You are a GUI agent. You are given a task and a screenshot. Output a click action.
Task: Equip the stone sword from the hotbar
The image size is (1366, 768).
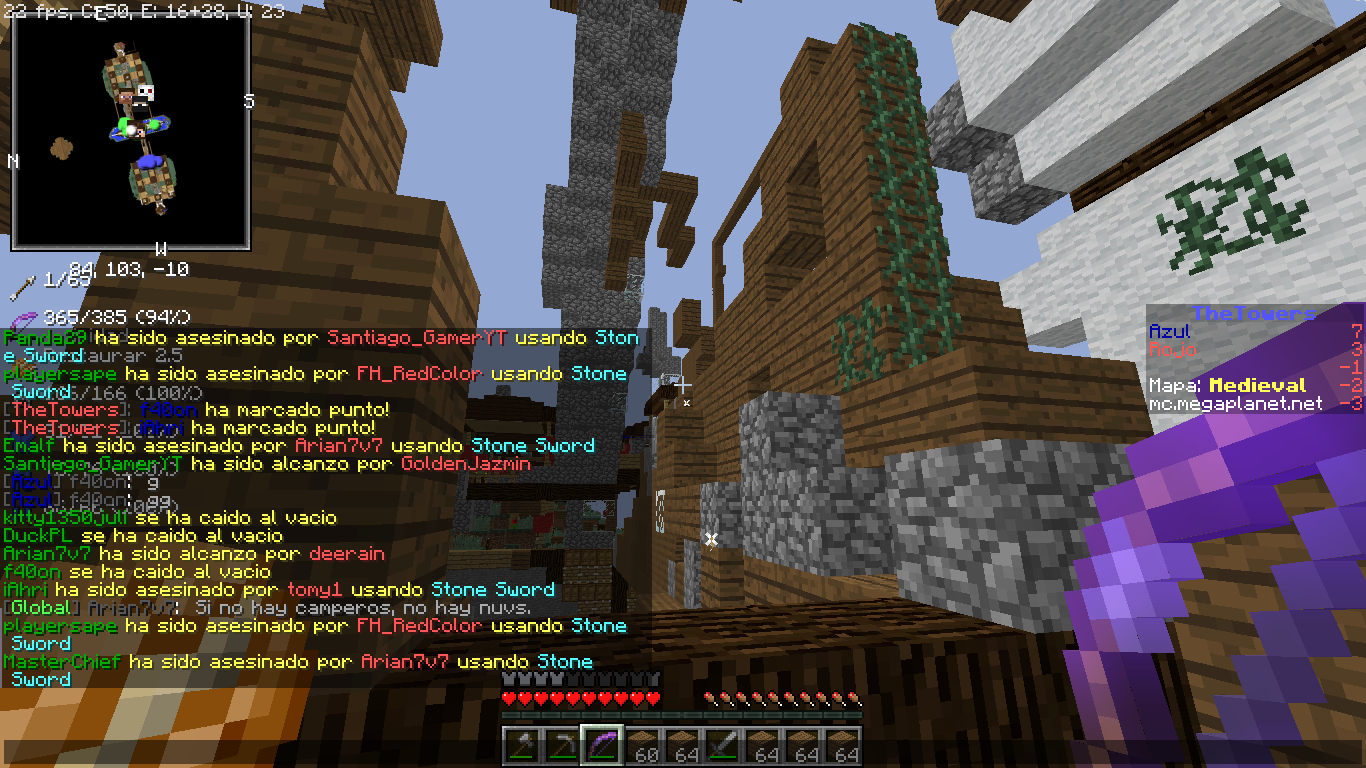coord(722,746)
